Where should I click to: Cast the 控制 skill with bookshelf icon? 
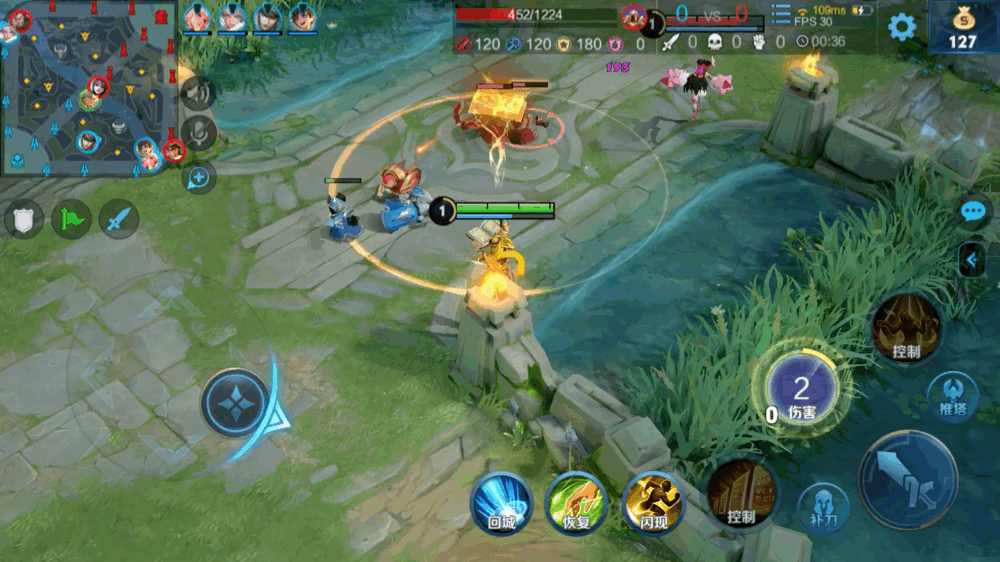point(742,494)
